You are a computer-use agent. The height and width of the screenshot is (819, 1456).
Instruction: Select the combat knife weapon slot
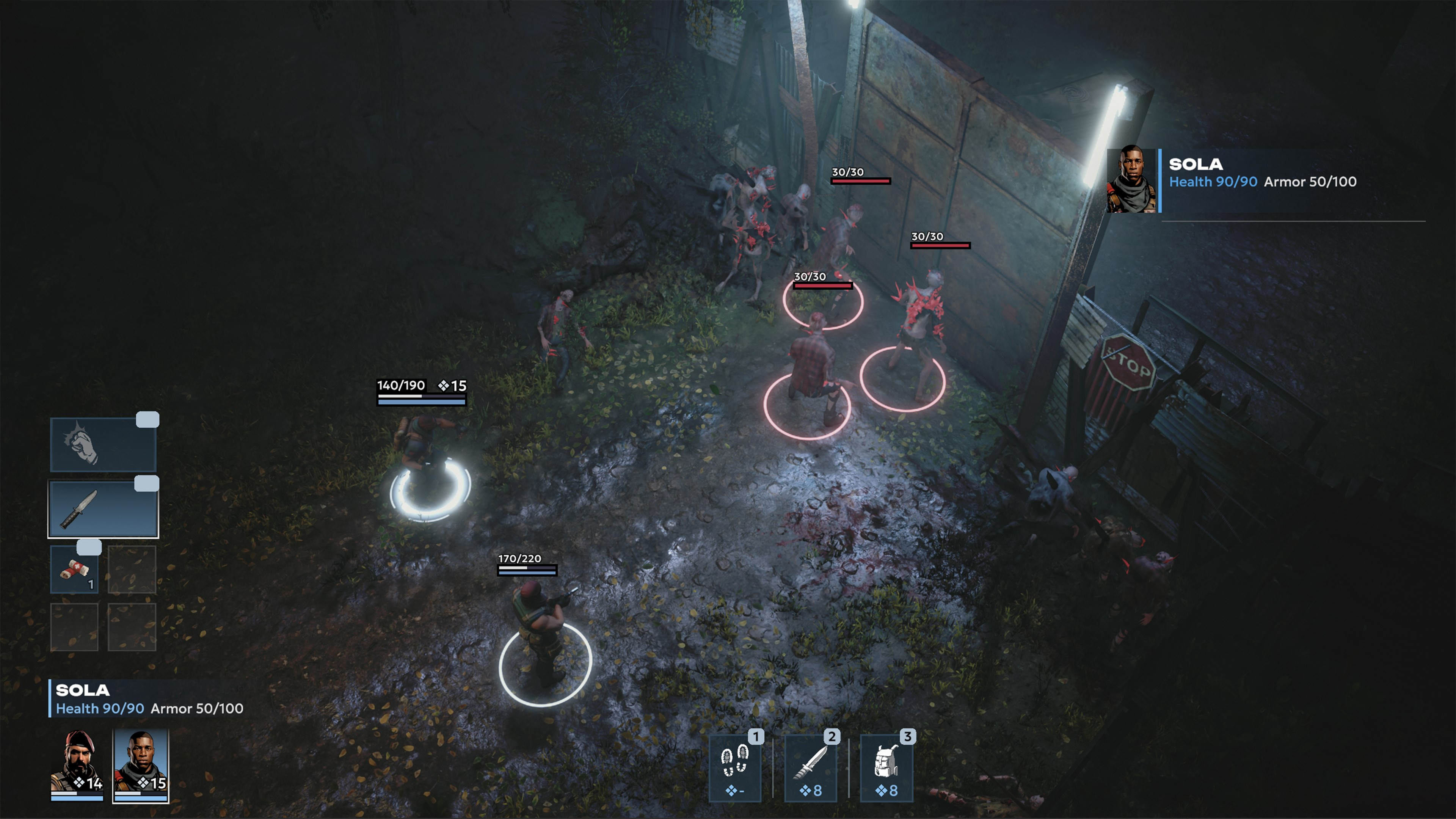pos(103,509)
